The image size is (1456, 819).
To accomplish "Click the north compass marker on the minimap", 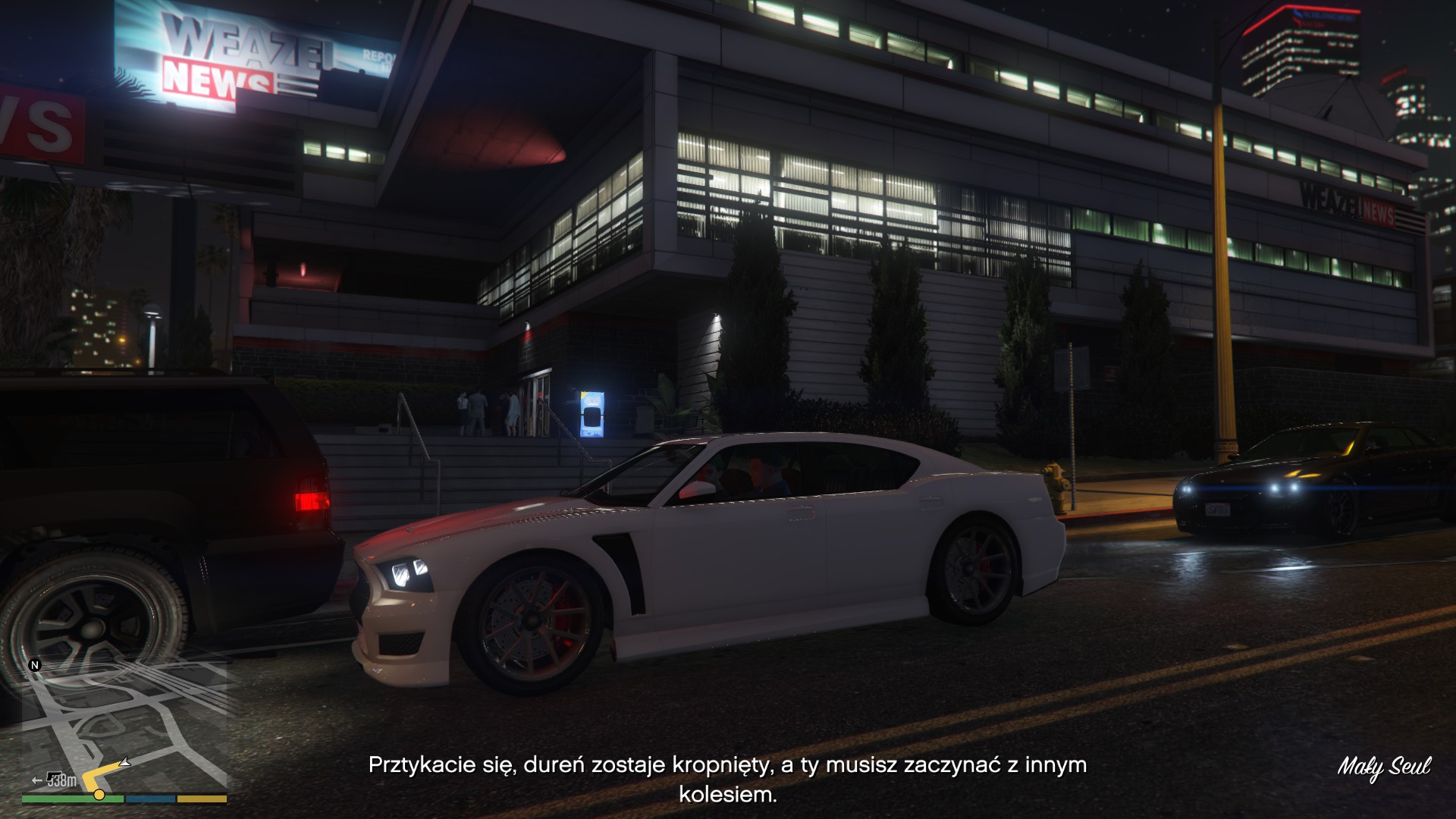I will [34, 665].
